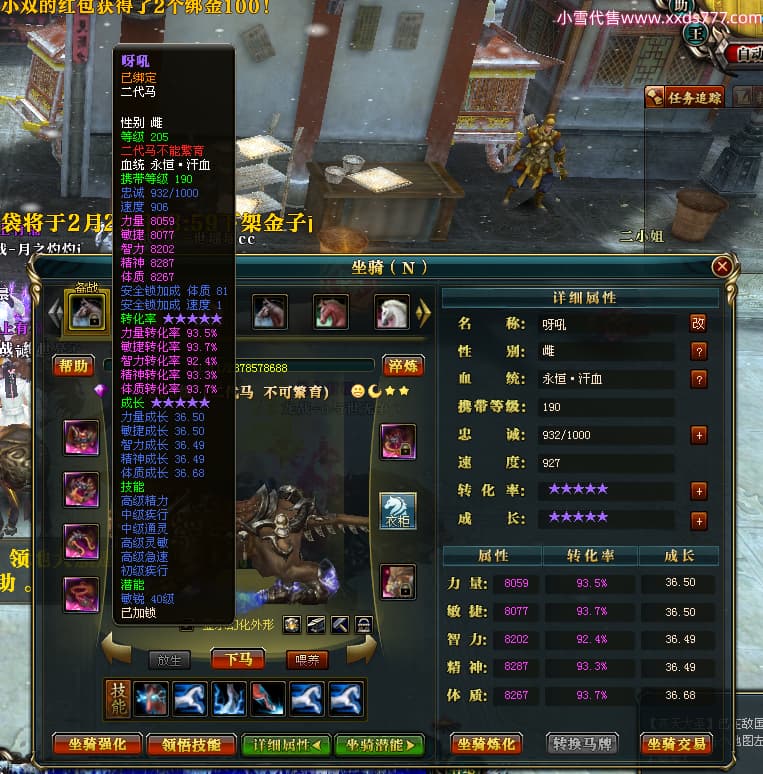
Task: Close the mount window
Action: pyautogui.click(x=722, y=267)
